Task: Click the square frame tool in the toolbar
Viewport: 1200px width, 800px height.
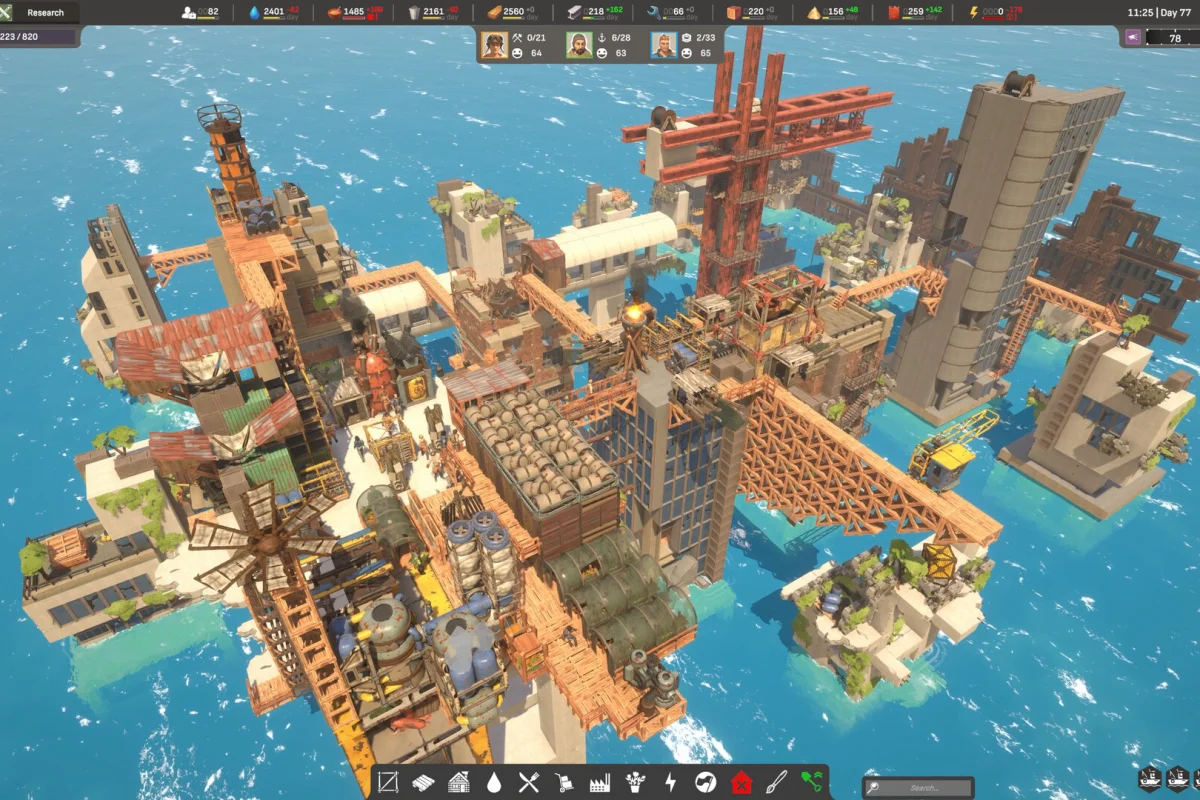Action: 388,783
